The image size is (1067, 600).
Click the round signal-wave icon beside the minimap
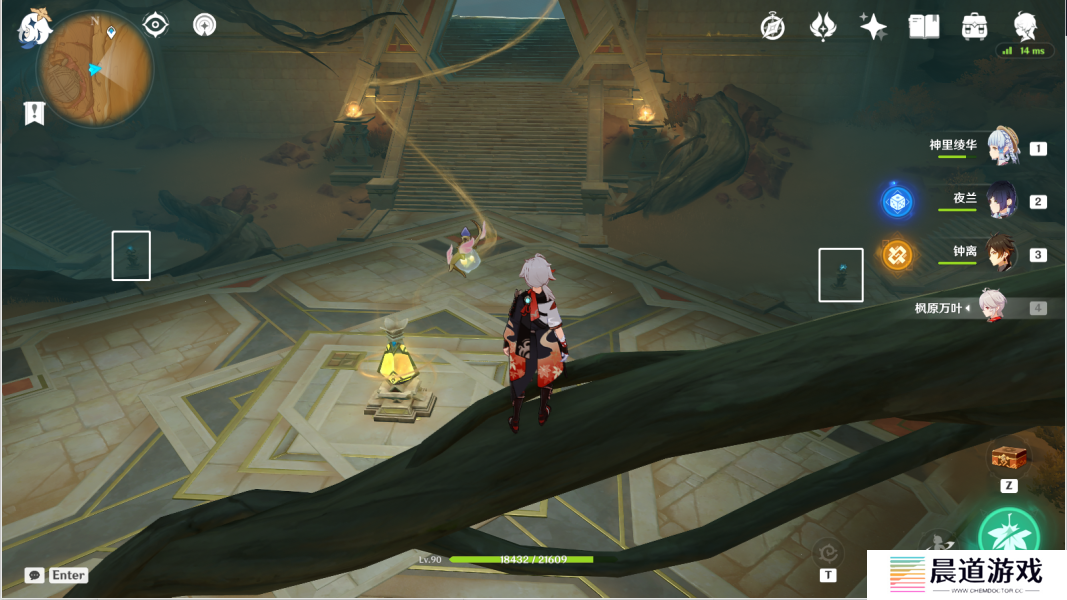(205, 25)
